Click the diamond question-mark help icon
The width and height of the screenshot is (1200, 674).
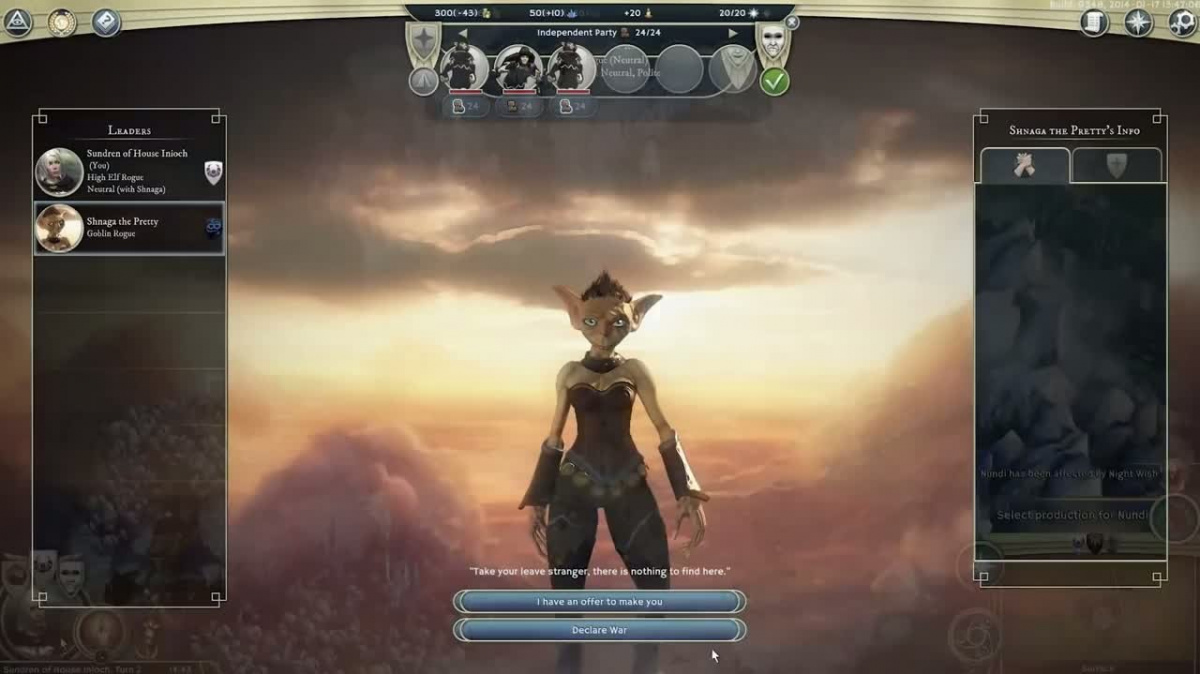106,22
